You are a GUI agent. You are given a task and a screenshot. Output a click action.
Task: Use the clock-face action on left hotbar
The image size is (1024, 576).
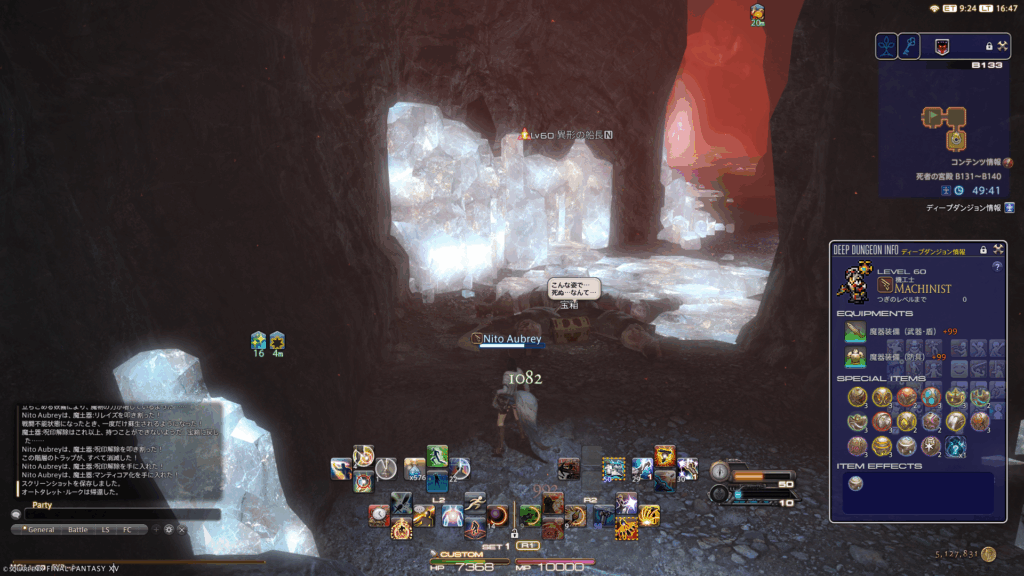(378, 515)
